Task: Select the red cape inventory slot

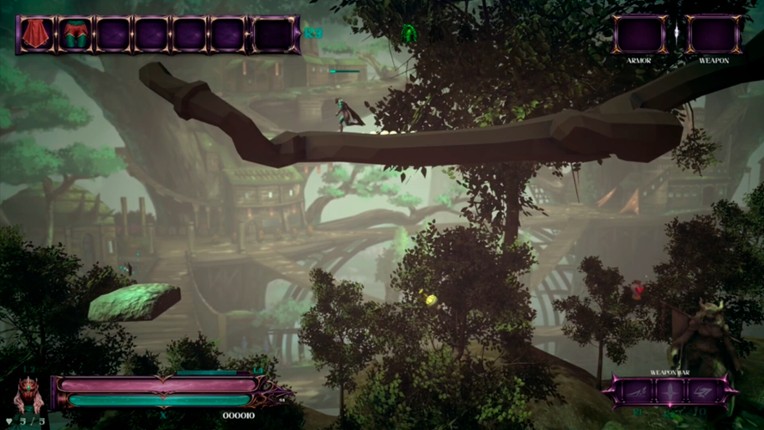Action: pyautogui.click(x=36, y=34)
